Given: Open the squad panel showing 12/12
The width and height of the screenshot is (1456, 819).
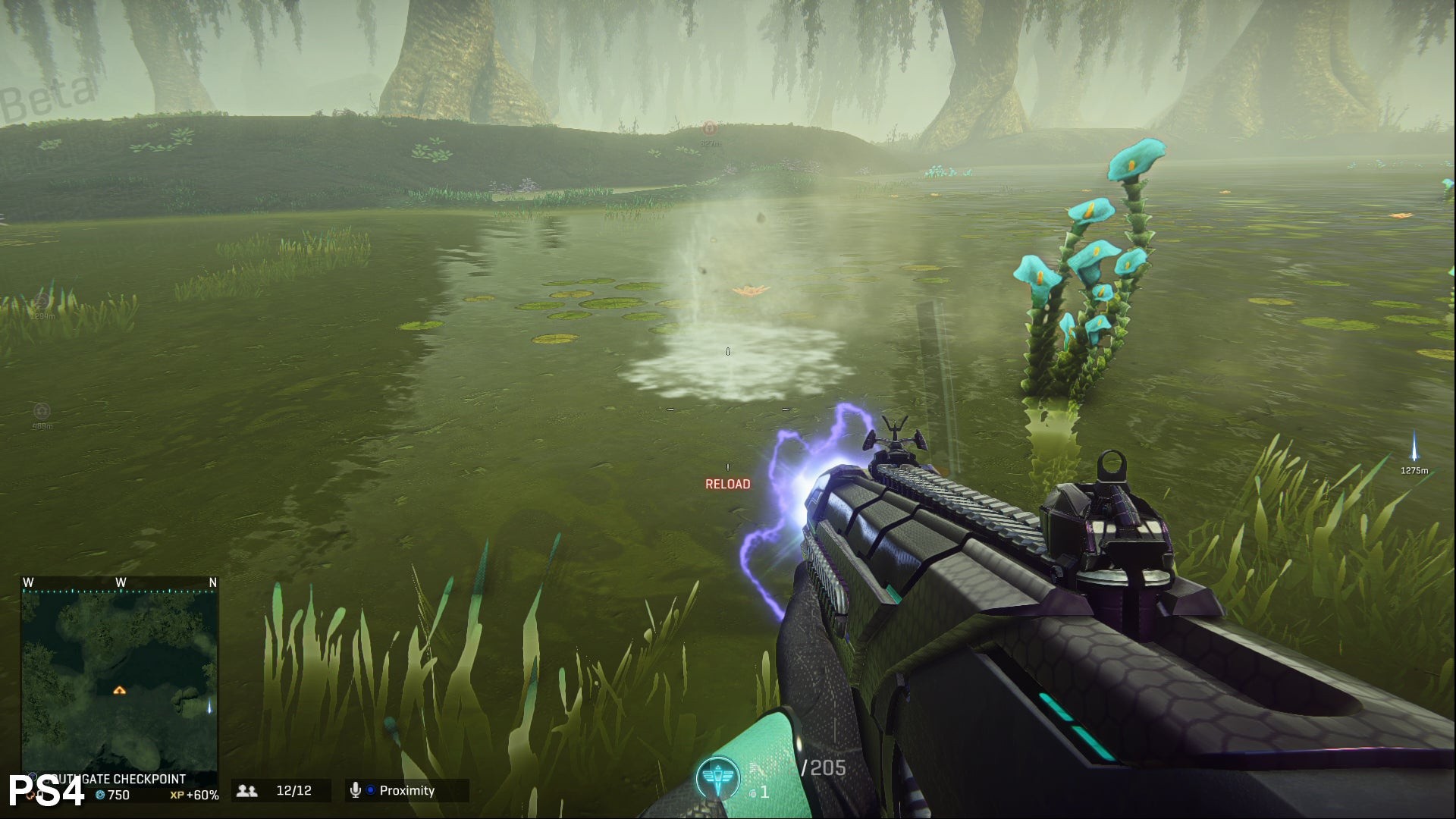Looking at the screenshot, I should coord(281,790).
